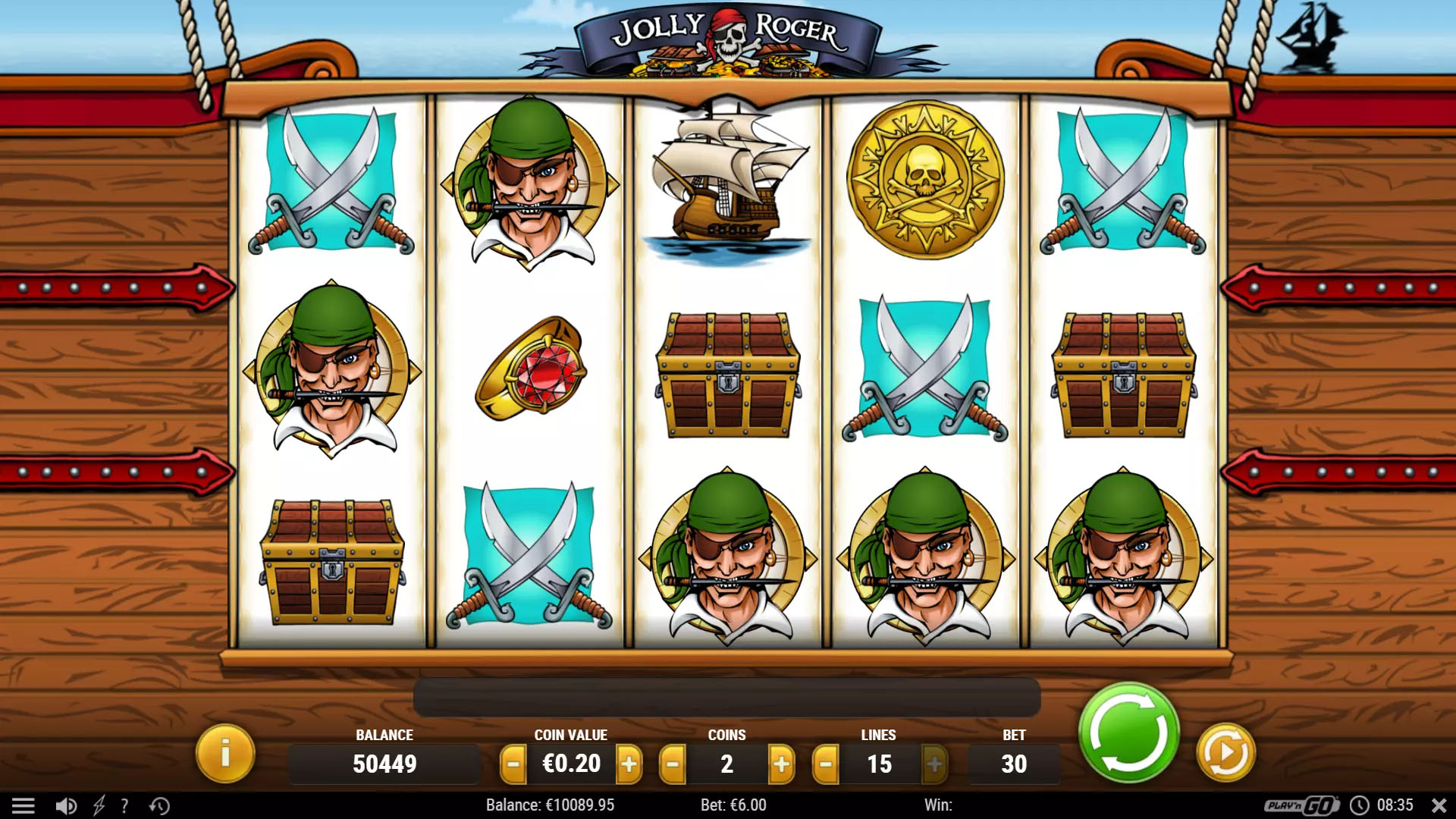The height and width of the screenshot is (819, 1456).
Task: Start autoplay with the gold arrow button
Action: 1225,753
